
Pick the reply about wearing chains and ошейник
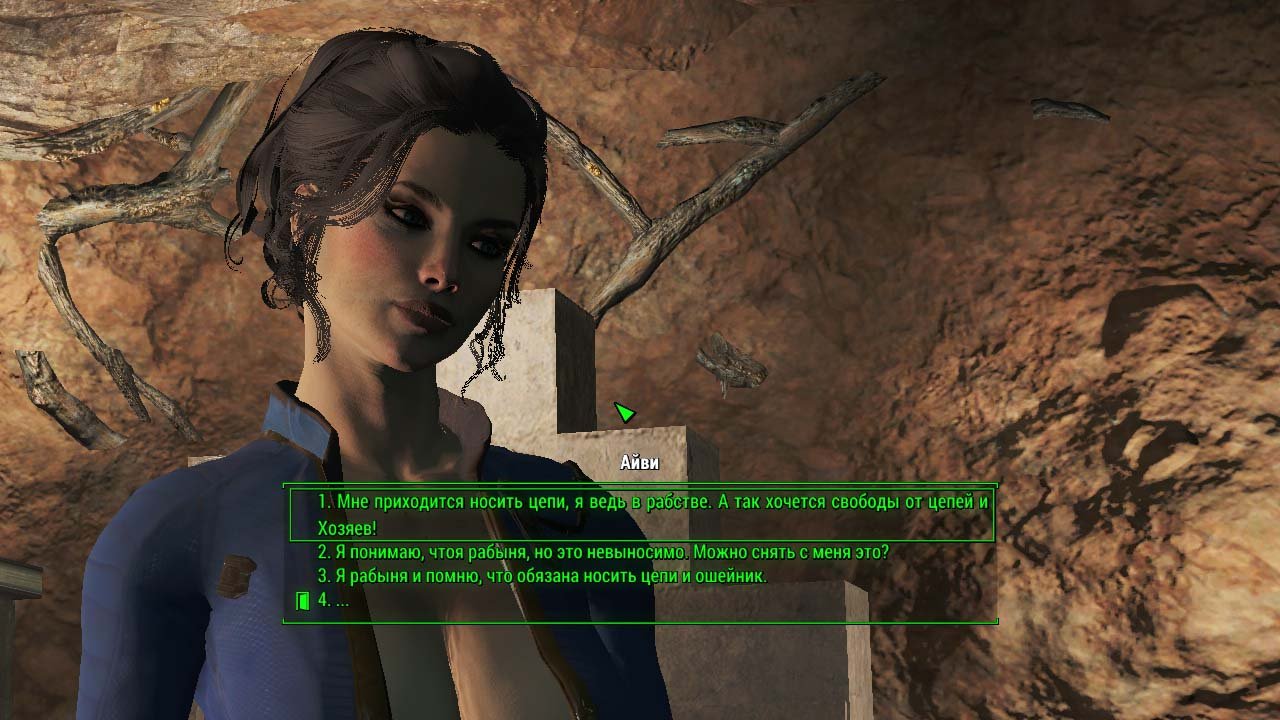click(542, 576)
